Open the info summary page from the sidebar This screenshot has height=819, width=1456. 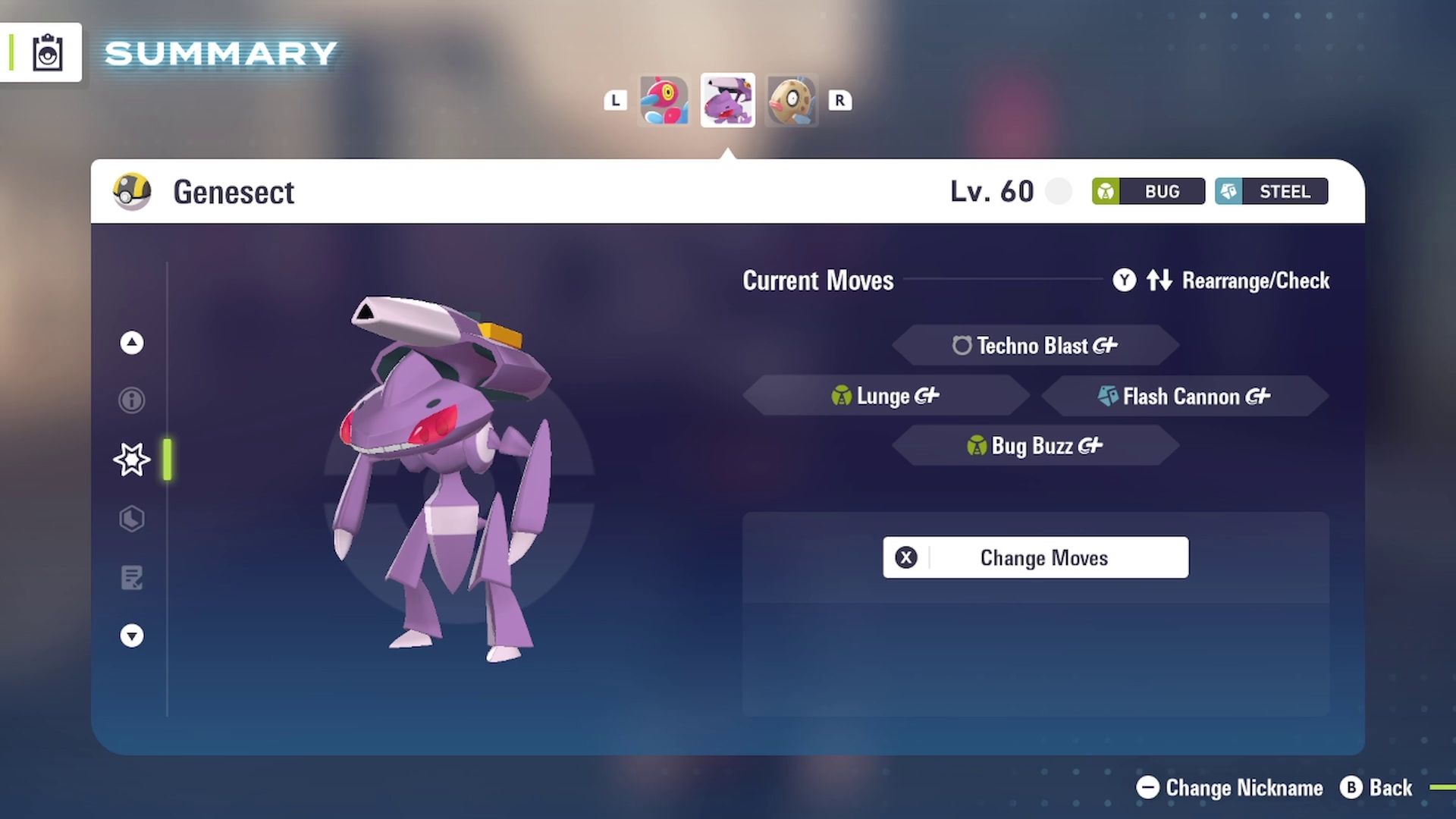(131, 400)
